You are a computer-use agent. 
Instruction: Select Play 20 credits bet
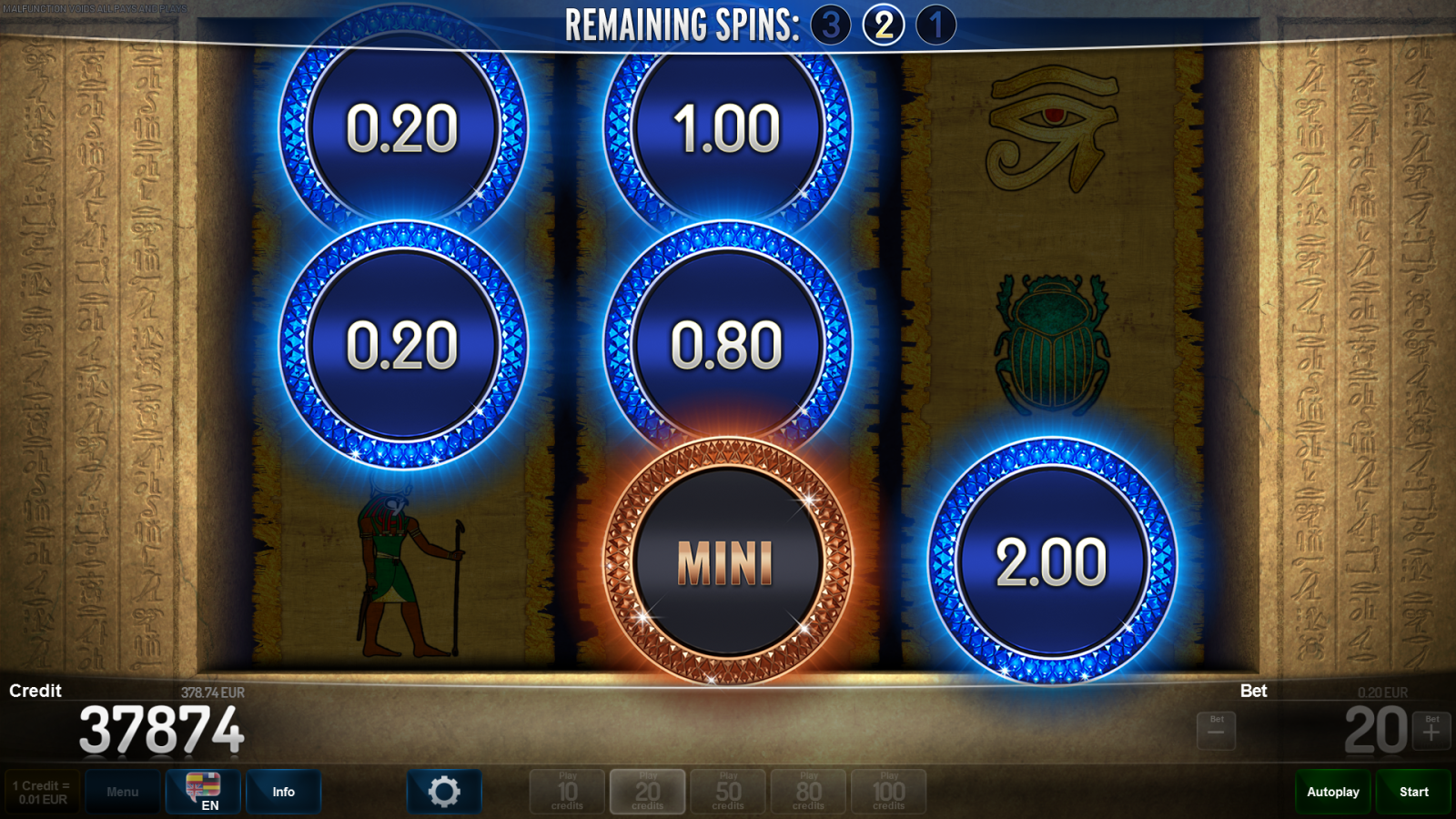tap(647, 792)
